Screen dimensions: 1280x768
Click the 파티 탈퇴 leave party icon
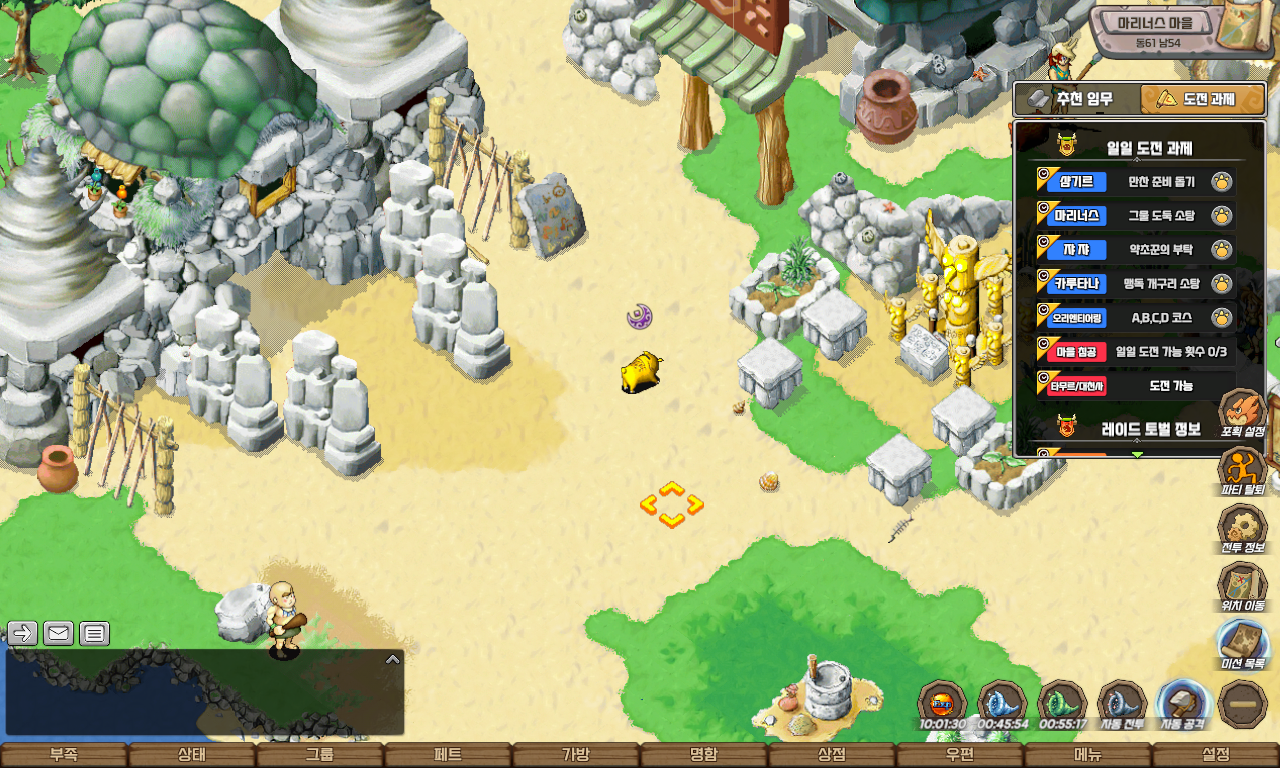[x=1242, y=470]
